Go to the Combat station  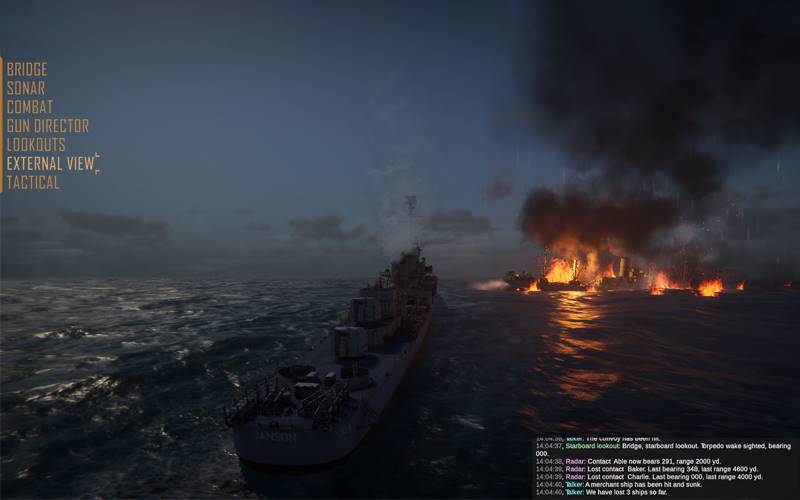(30, 107)
